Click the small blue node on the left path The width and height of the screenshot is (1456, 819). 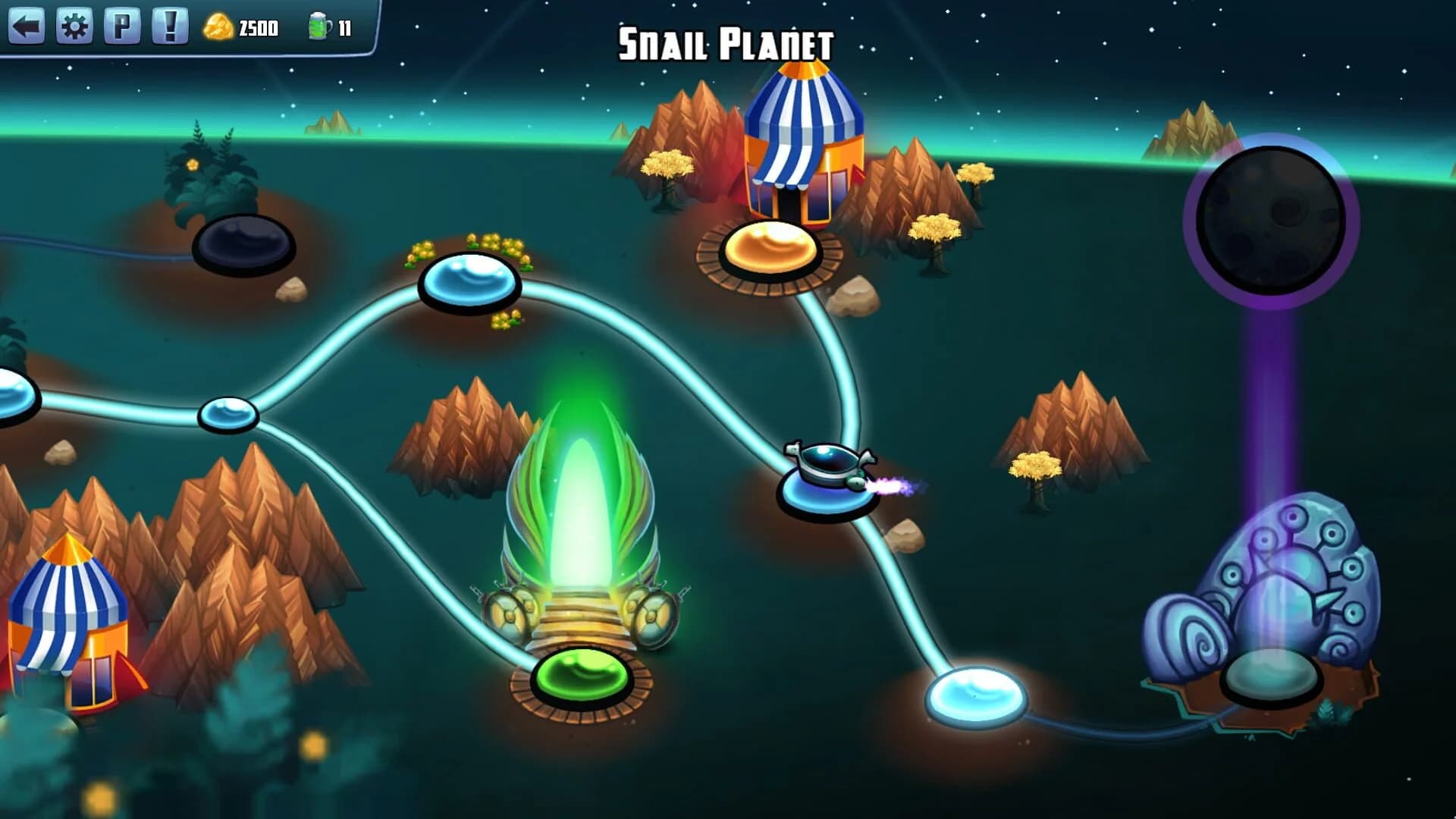pos(227,416)
